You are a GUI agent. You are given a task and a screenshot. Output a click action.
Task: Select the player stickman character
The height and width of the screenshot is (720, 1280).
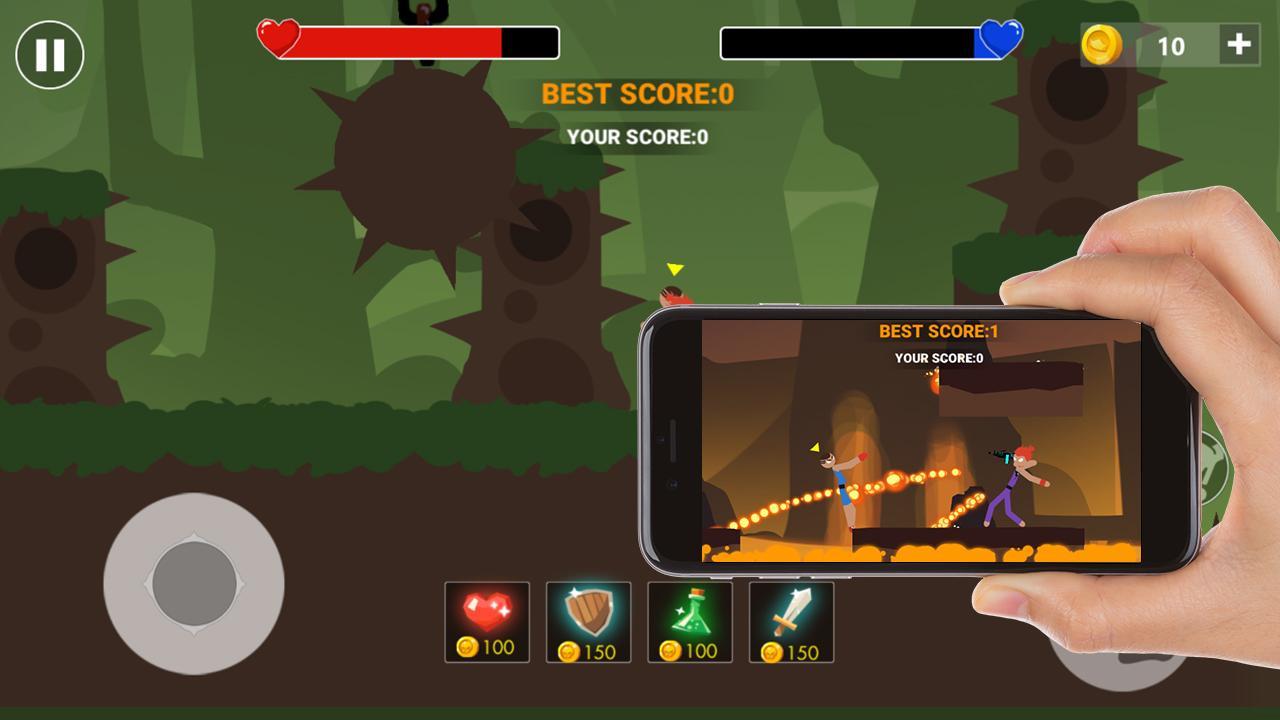click(x=673, y=297)
